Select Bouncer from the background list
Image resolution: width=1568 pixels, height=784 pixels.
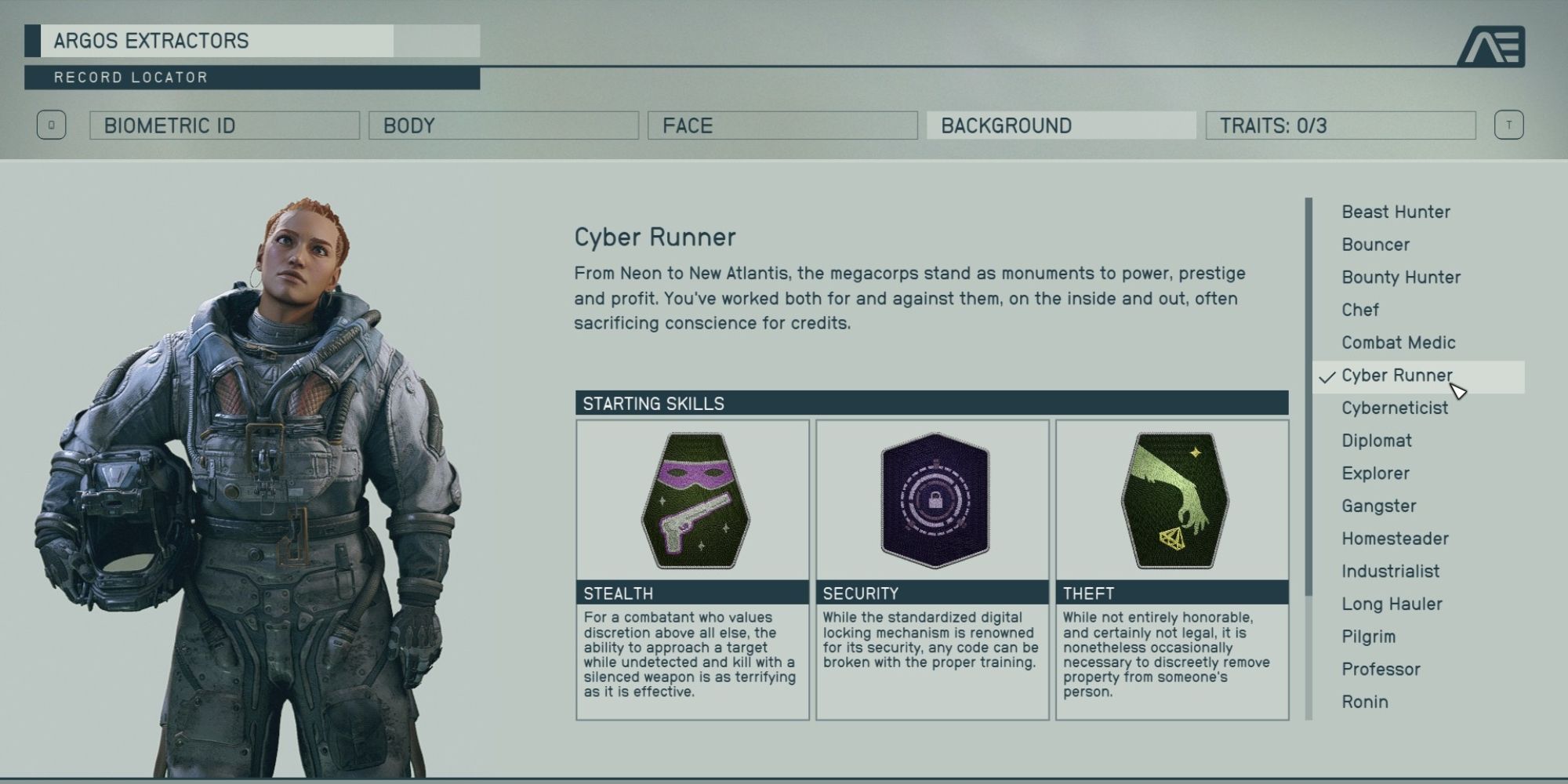[x=1375, y=245]
